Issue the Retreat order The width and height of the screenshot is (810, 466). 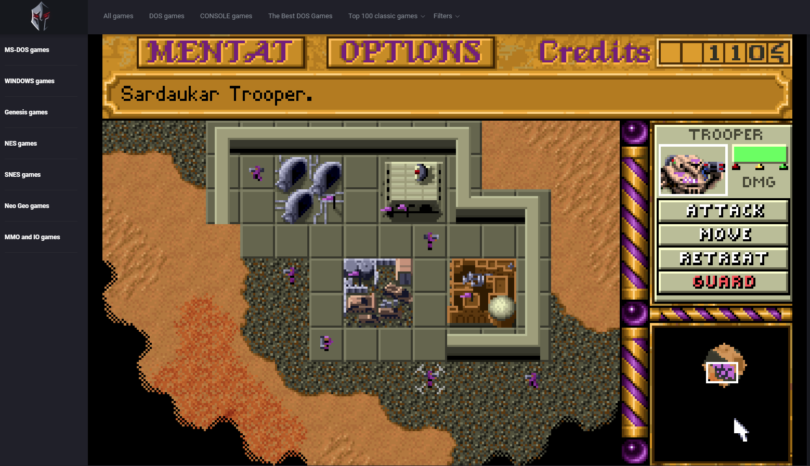pyautogui.click(x=725, y=258)
